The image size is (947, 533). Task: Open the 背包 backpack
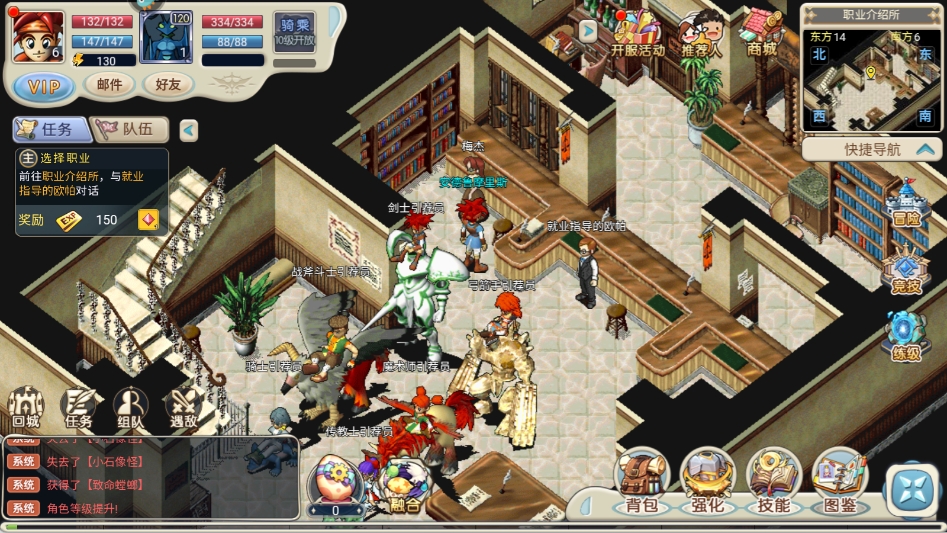point(641,482)
